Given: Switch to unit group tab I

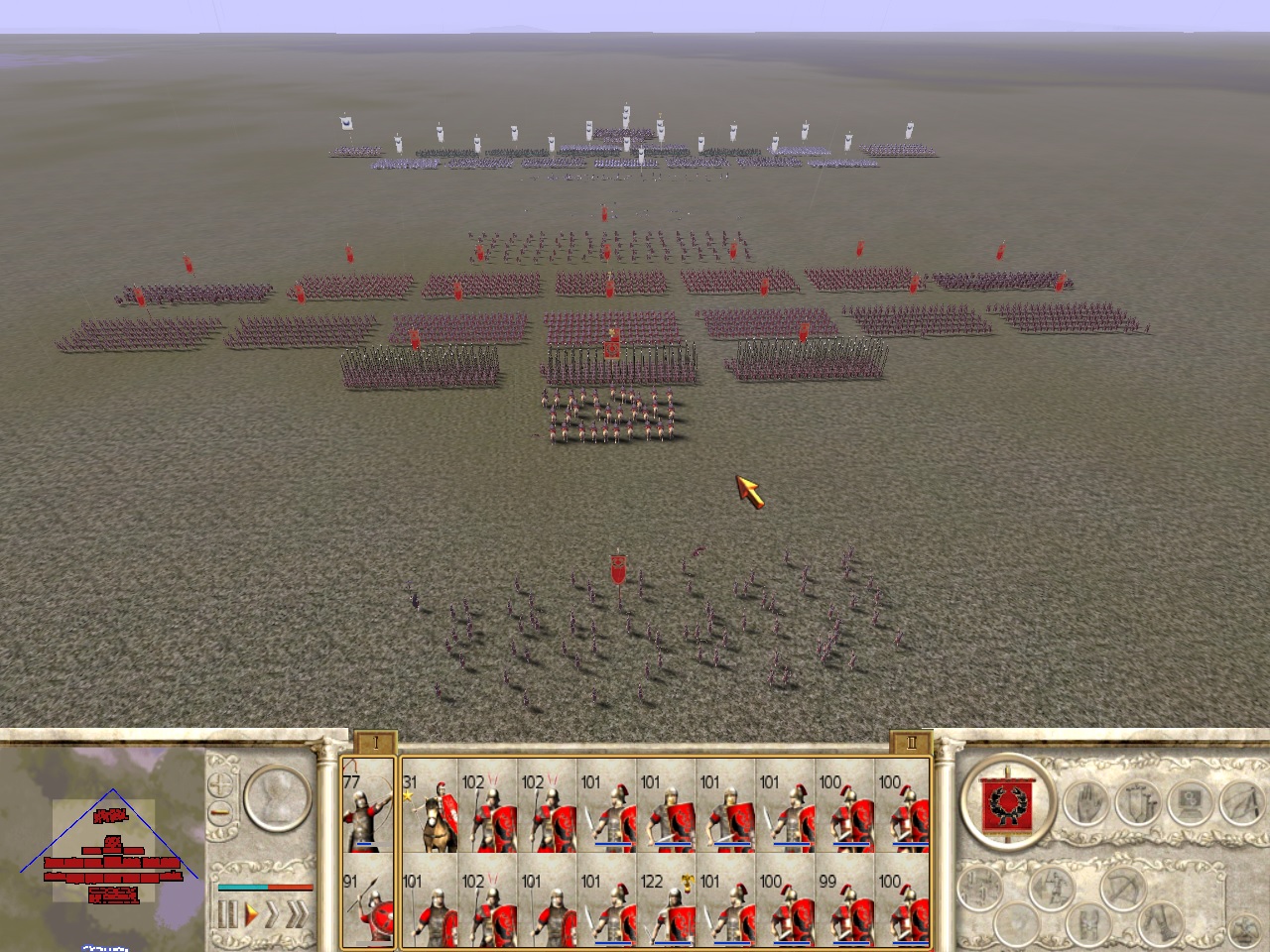Looking at the screenshot, I should tap(375, 742).
